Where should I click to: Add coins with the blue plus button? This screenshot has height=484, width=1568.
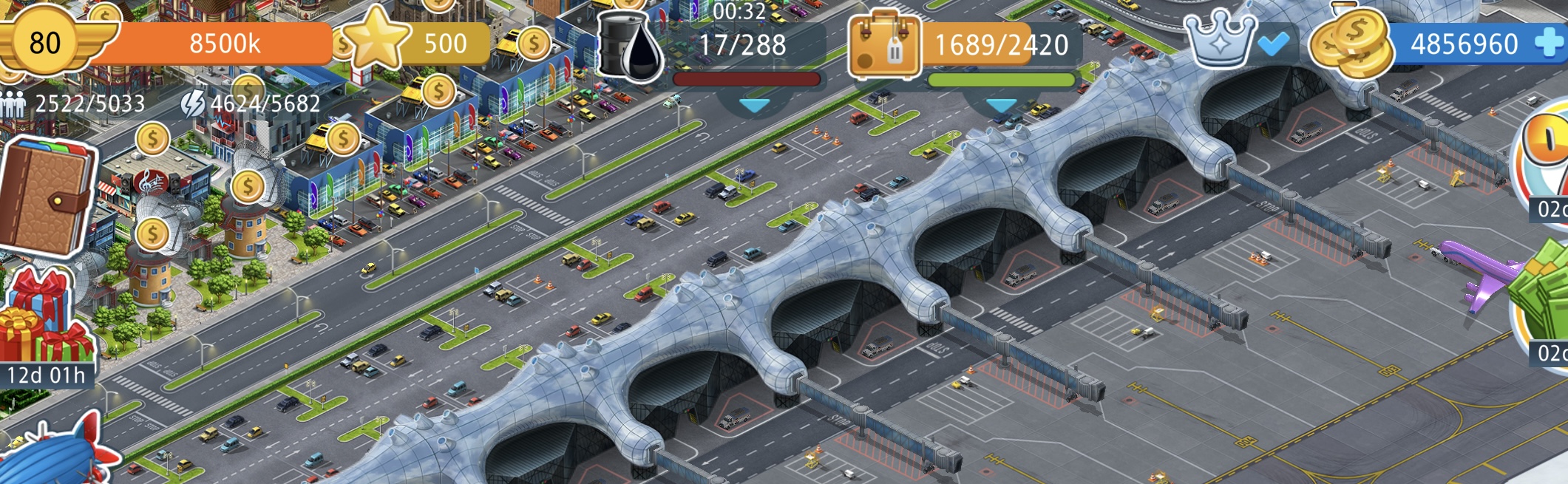1550,44
